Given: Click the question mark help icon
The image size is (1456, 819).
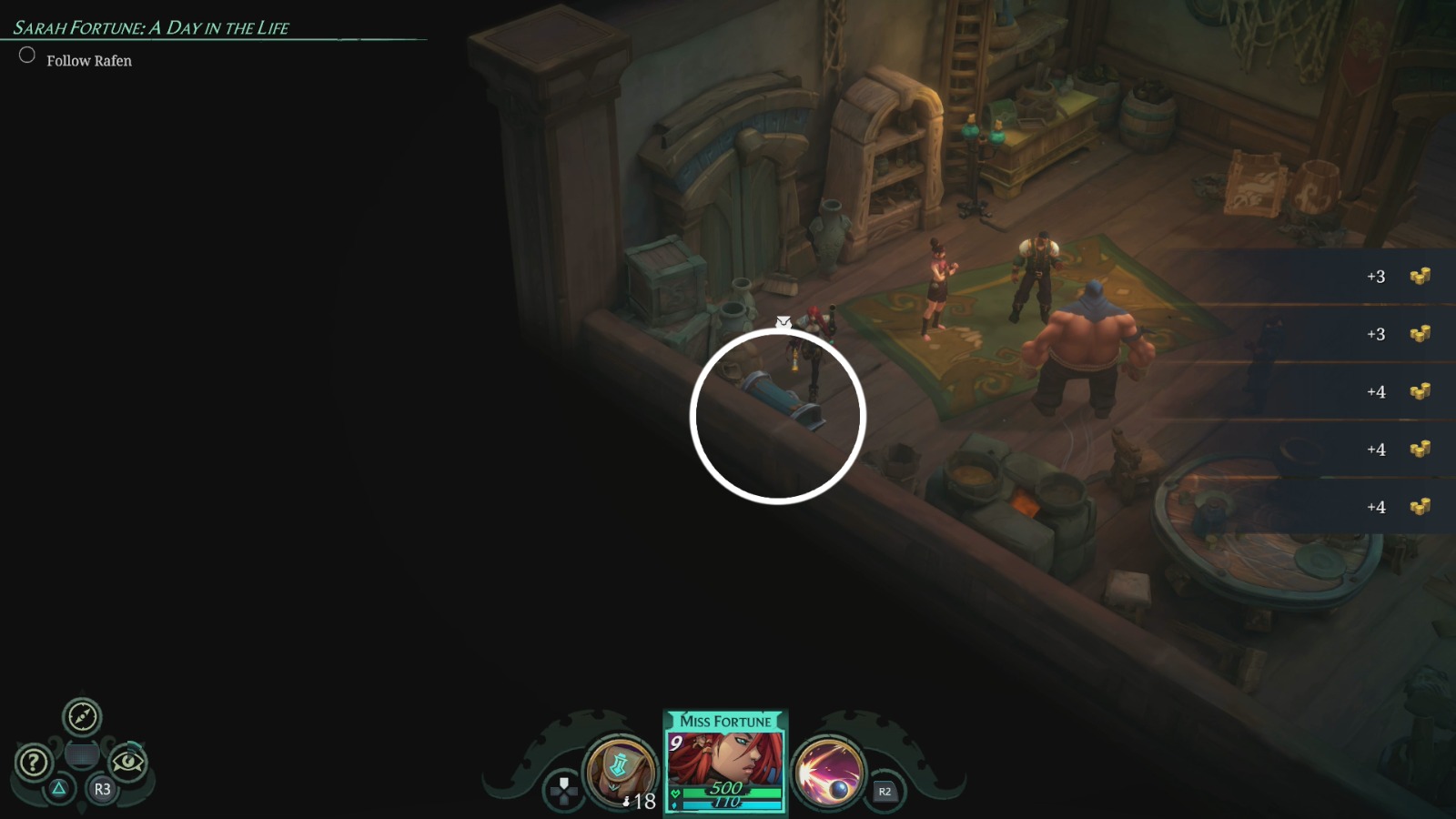Looking at the screenshot, I should (32, 762).
